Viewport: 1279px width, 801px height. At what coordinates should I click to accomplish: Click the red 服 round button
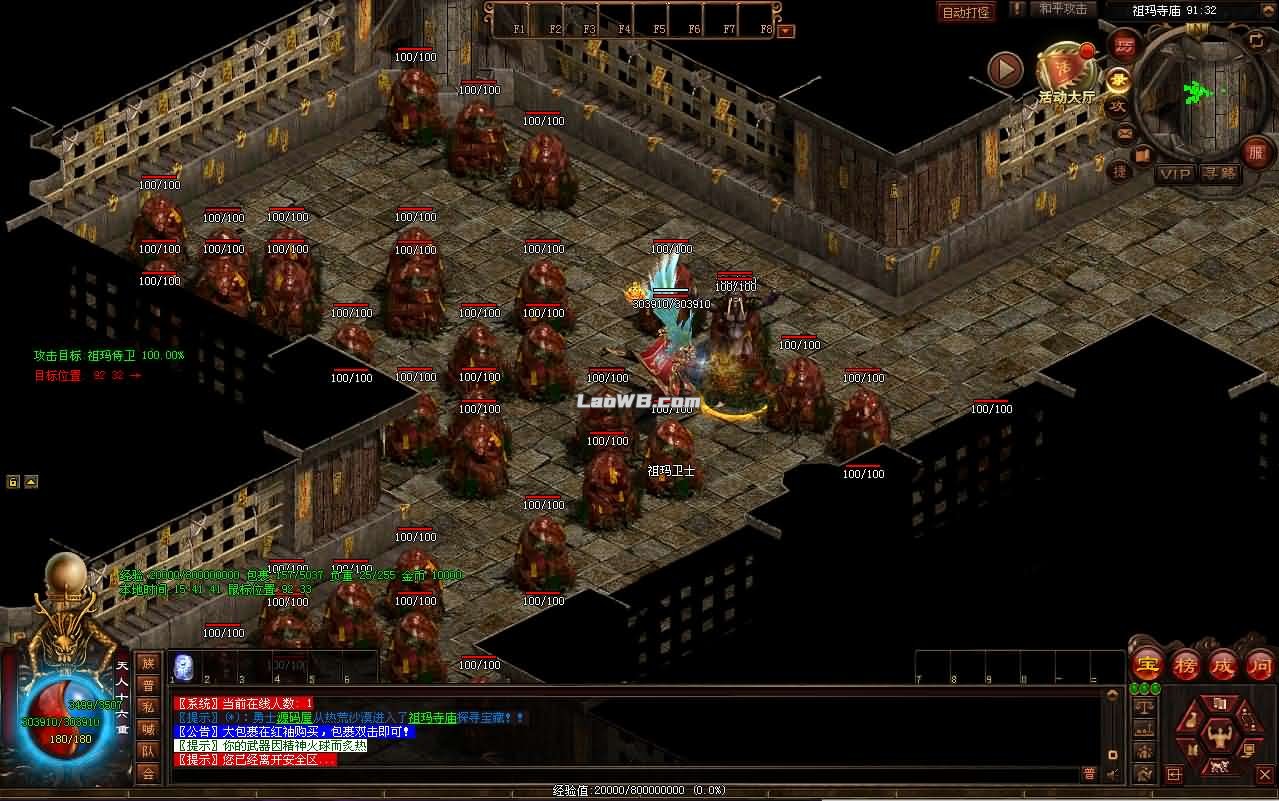1257,153
